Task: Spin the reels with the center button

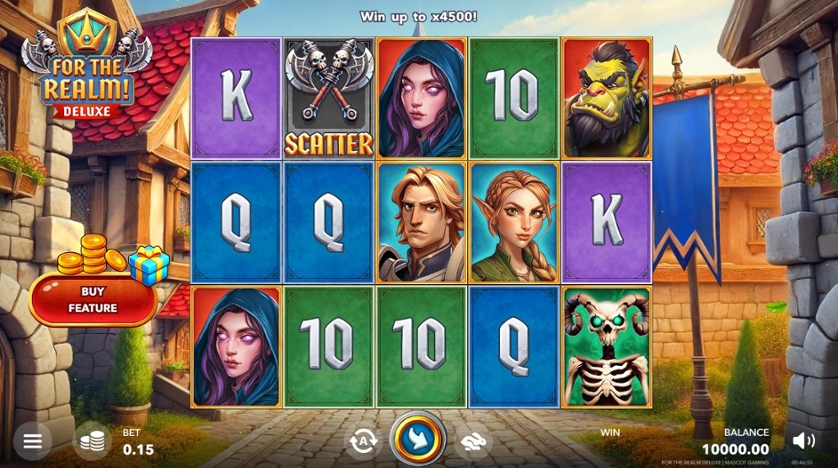Action: tap(417, 439)
